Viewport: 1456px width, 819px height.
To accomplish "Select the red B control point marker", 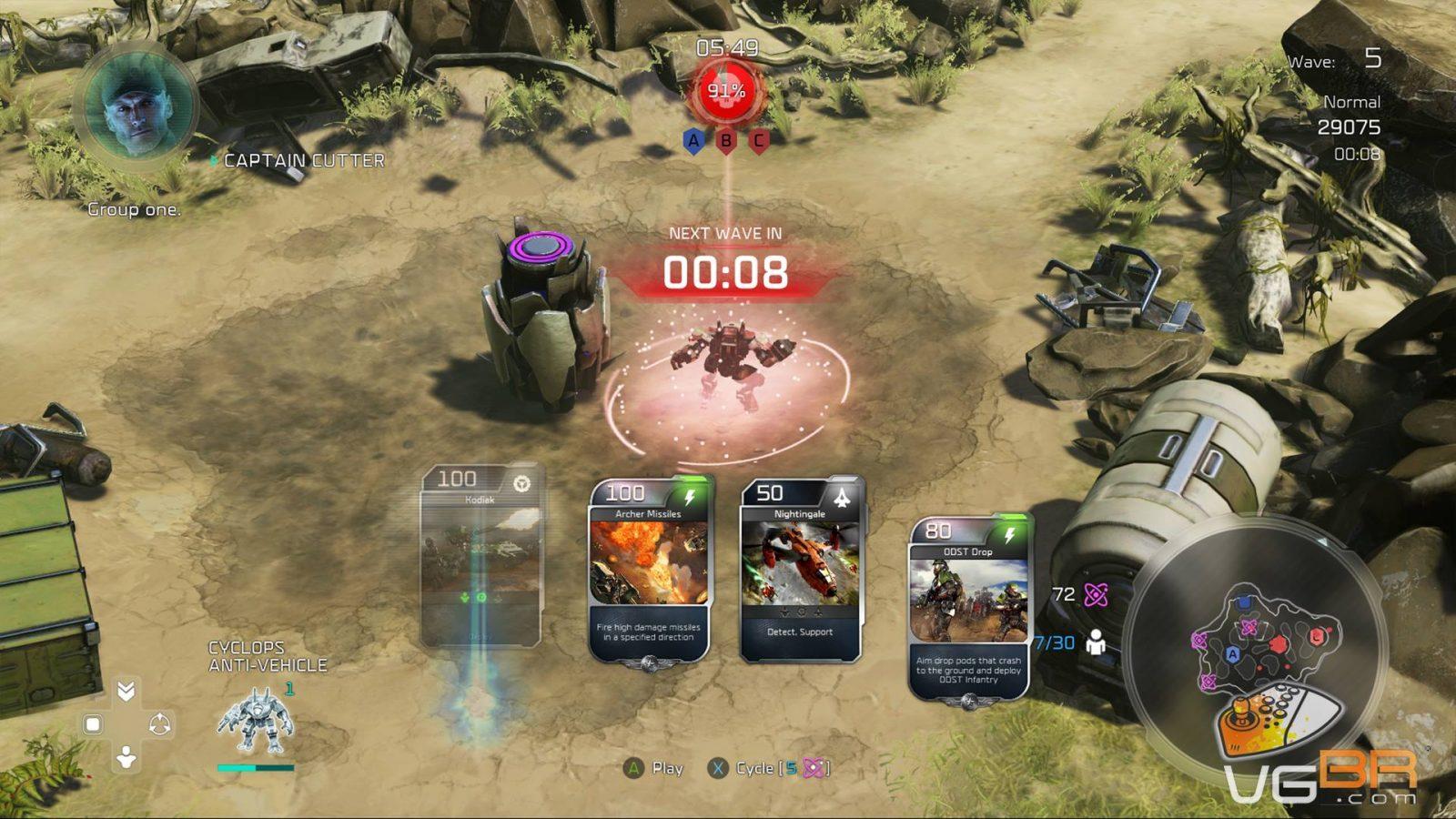I will tap(726, 141).
